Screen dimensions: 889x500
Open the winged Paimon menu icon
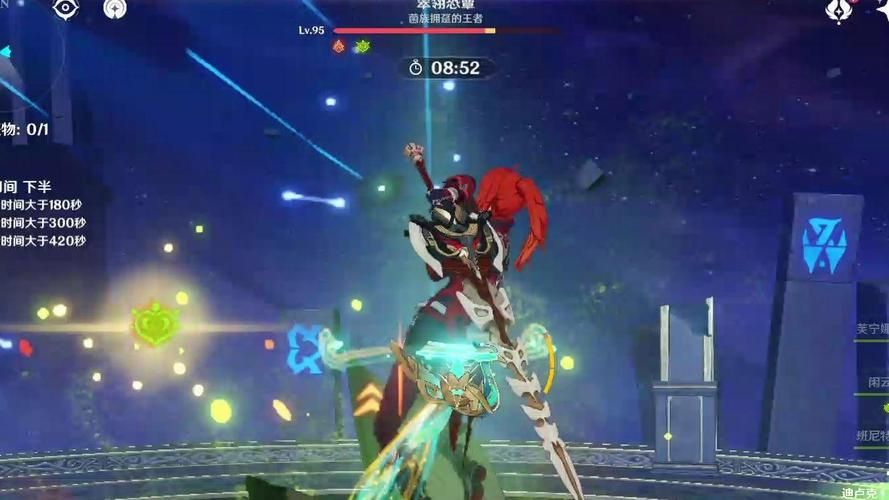pos(838,10)
